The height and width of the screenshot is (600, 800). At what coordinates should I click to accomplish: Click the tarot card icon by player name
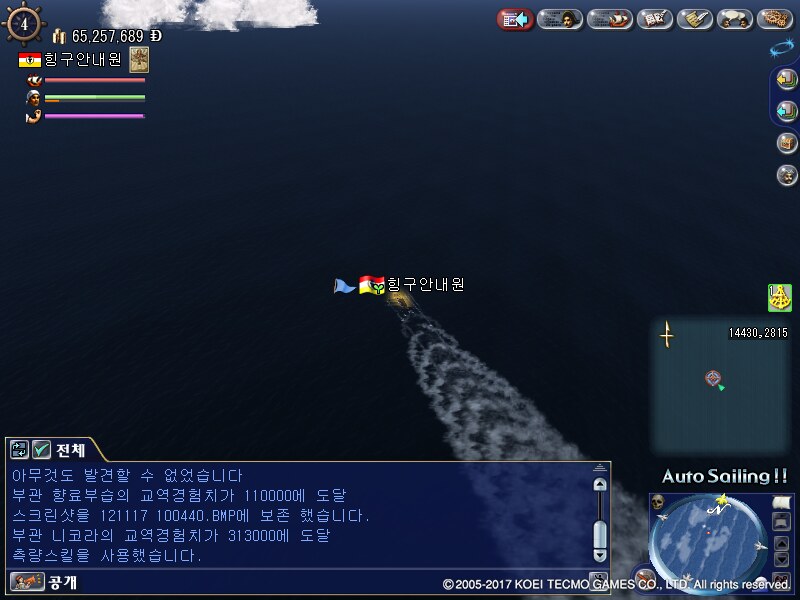139,58
